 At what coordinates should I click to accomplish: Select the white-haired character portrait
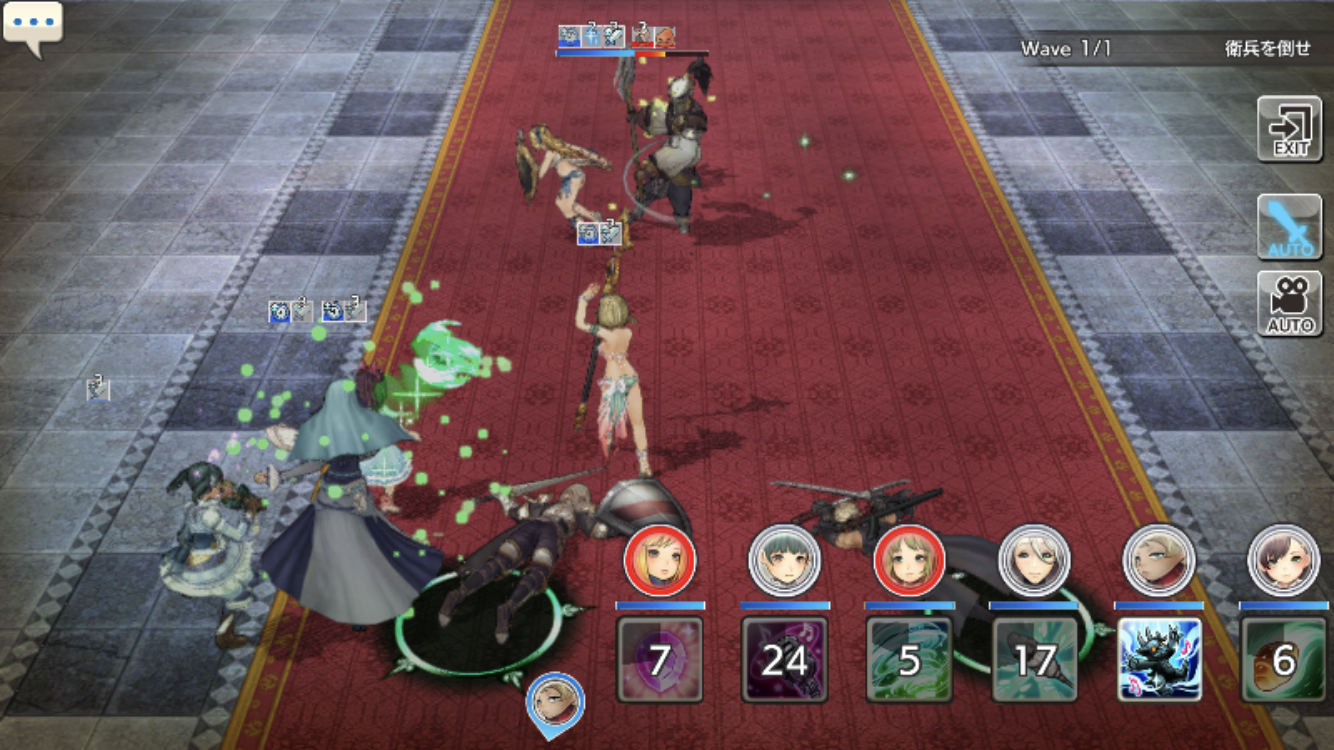click(x=1034, y=560)
